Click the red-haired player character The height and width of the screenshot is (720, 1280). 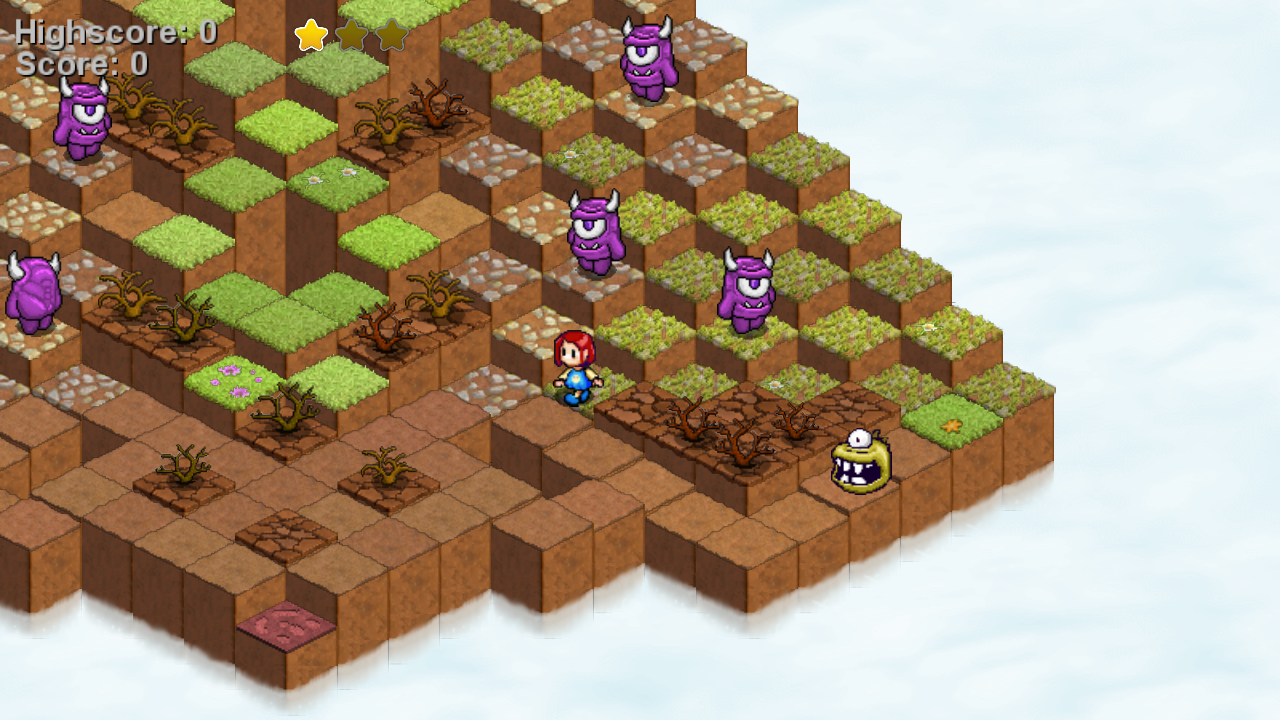tap(572, 370)
